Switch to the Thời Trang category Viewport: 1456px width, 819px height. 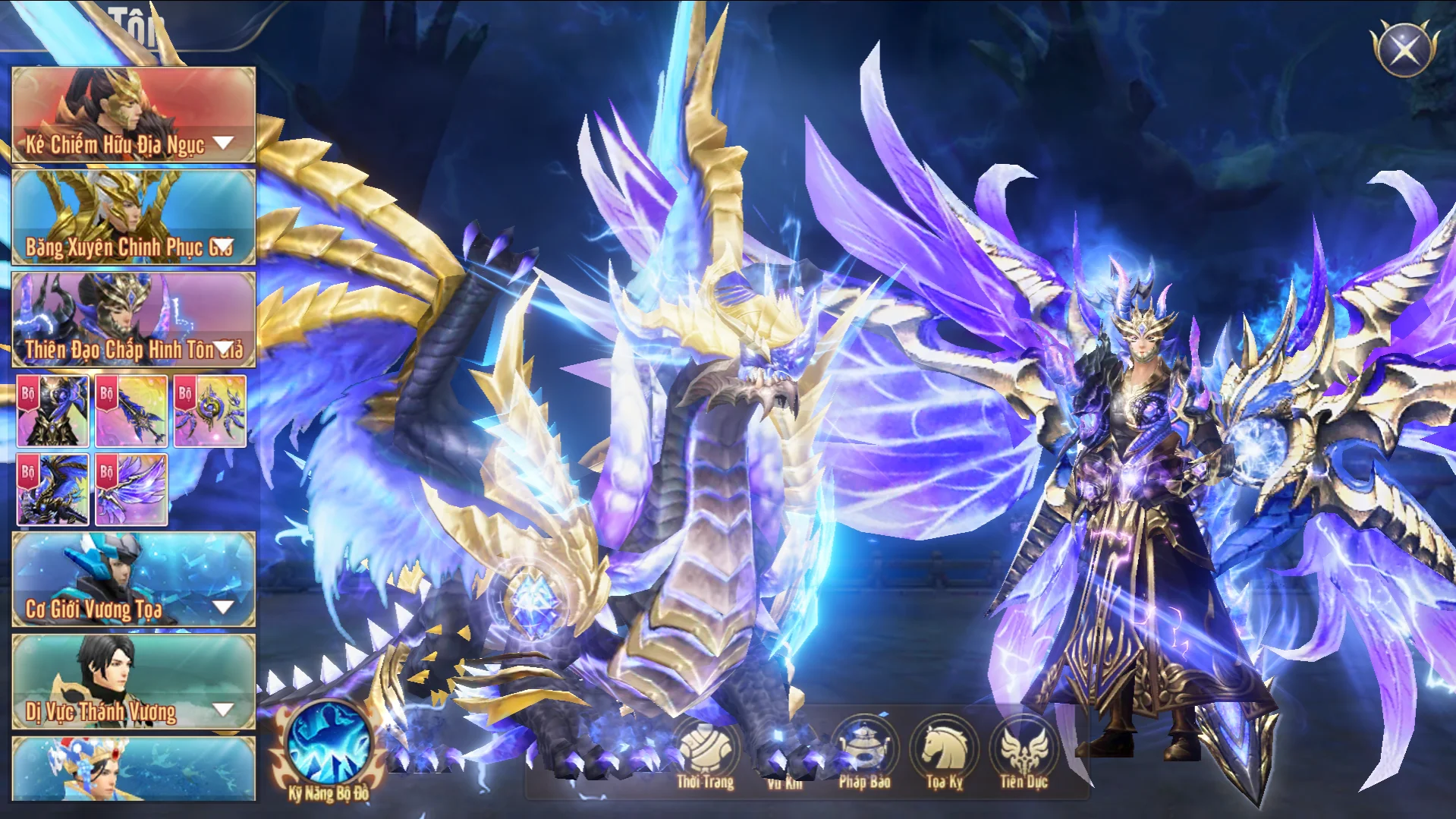706,752
